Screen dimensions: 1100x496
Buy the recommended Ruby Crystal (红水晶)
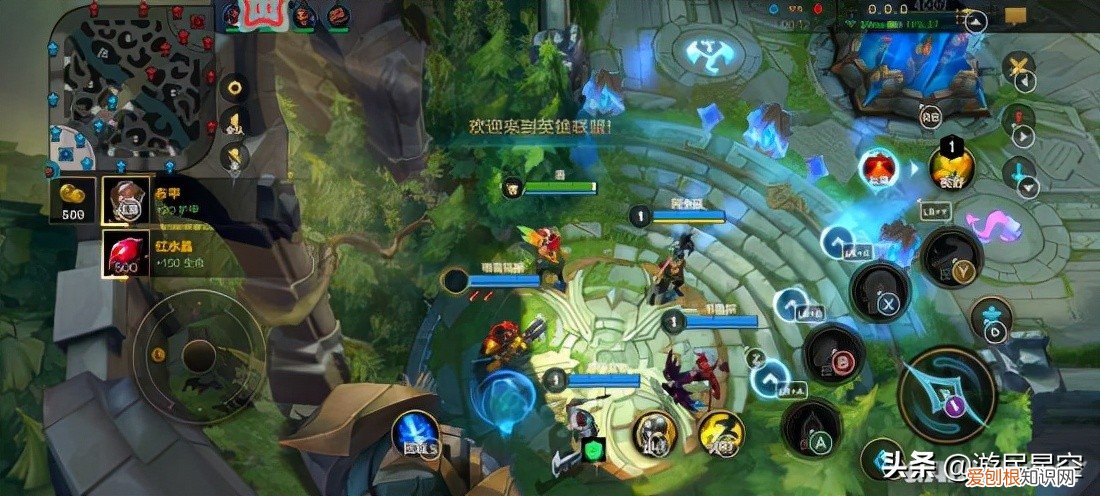coord(126,254)
